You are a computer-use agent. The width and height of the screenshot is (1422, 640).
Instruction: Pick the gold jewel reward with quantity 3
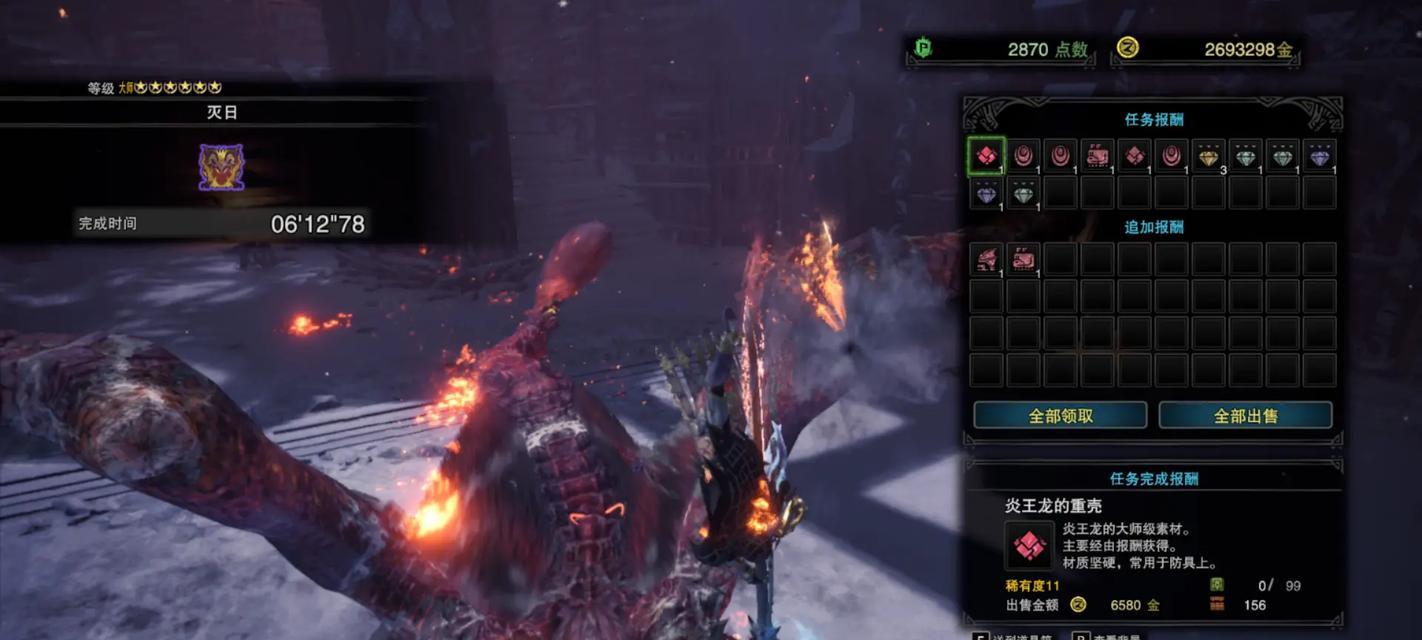tap(1209, 156)
